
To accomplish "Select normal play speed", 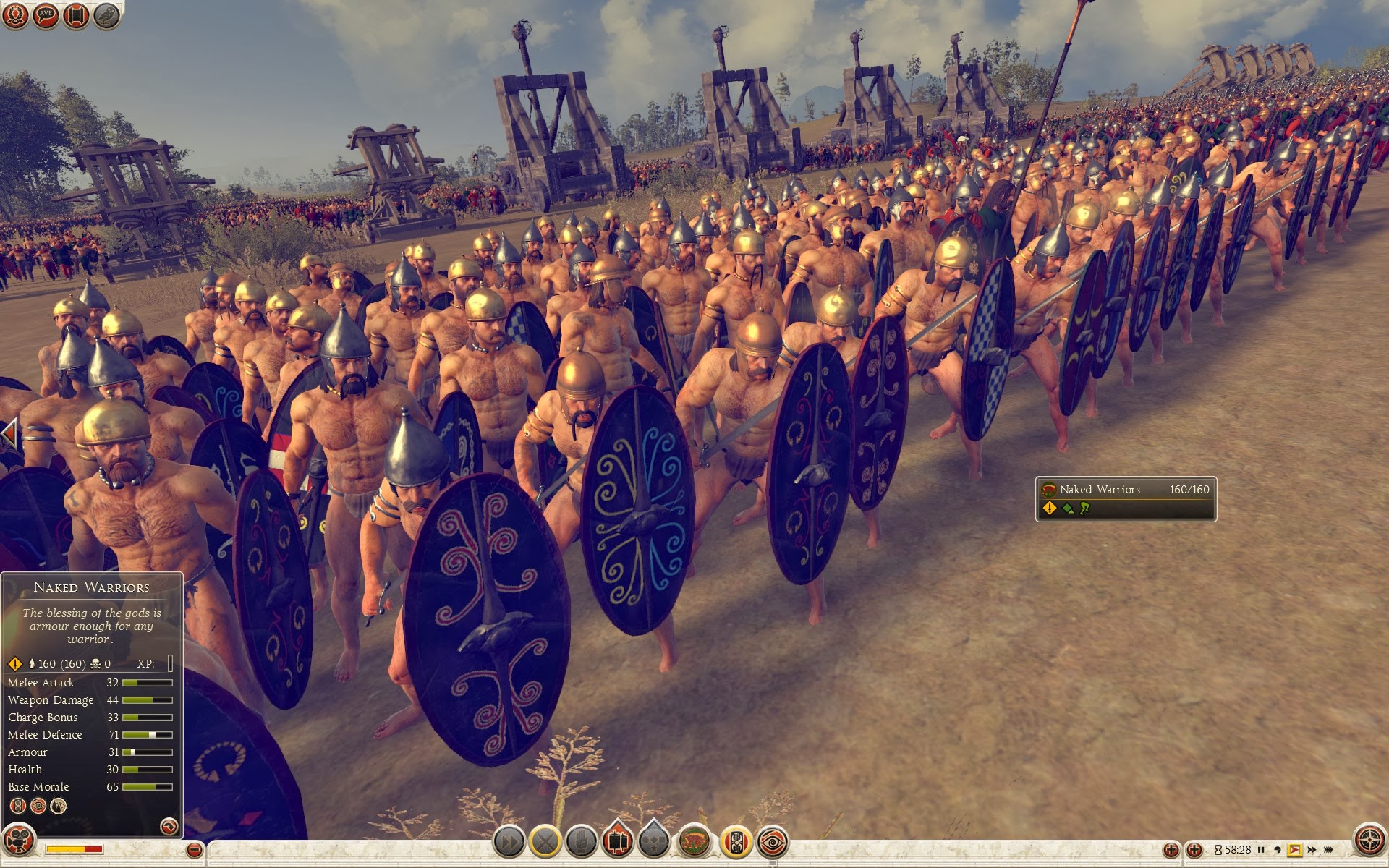I will point(1295,850).
